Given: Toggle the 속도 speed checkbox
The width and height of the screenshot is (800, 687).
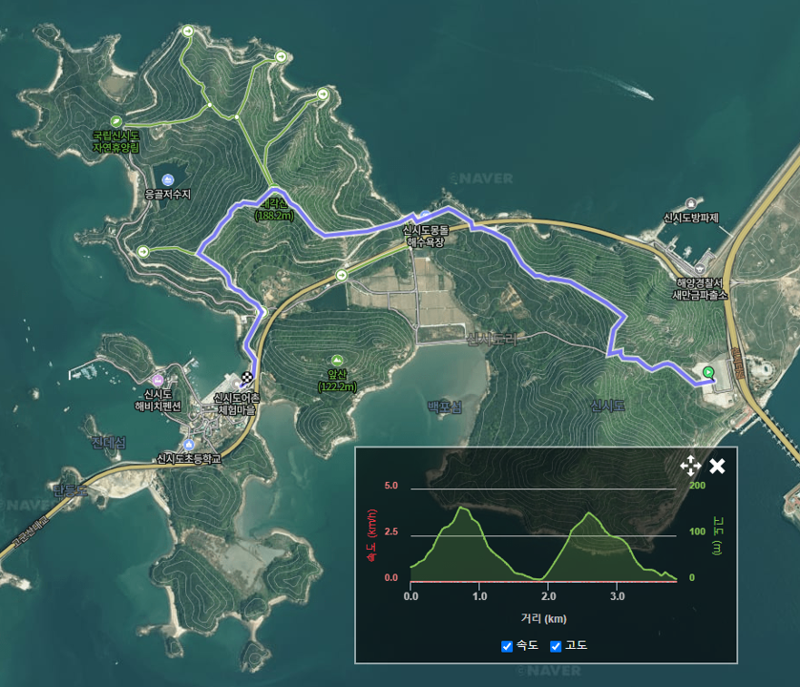Looking at the screenshot, I should pyautogui.click(x=506, y=646).
